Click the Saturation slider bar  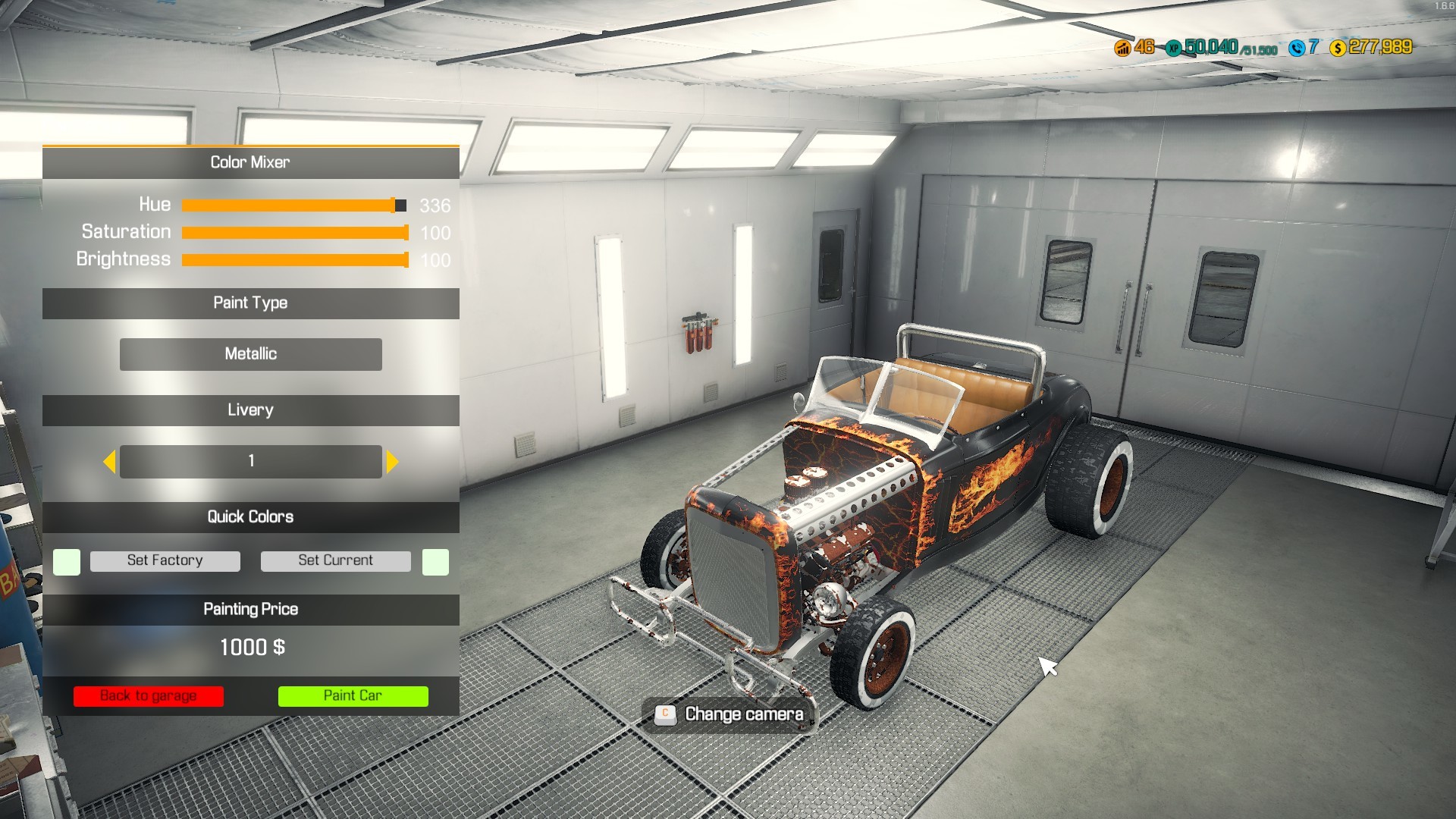[296, 232]
